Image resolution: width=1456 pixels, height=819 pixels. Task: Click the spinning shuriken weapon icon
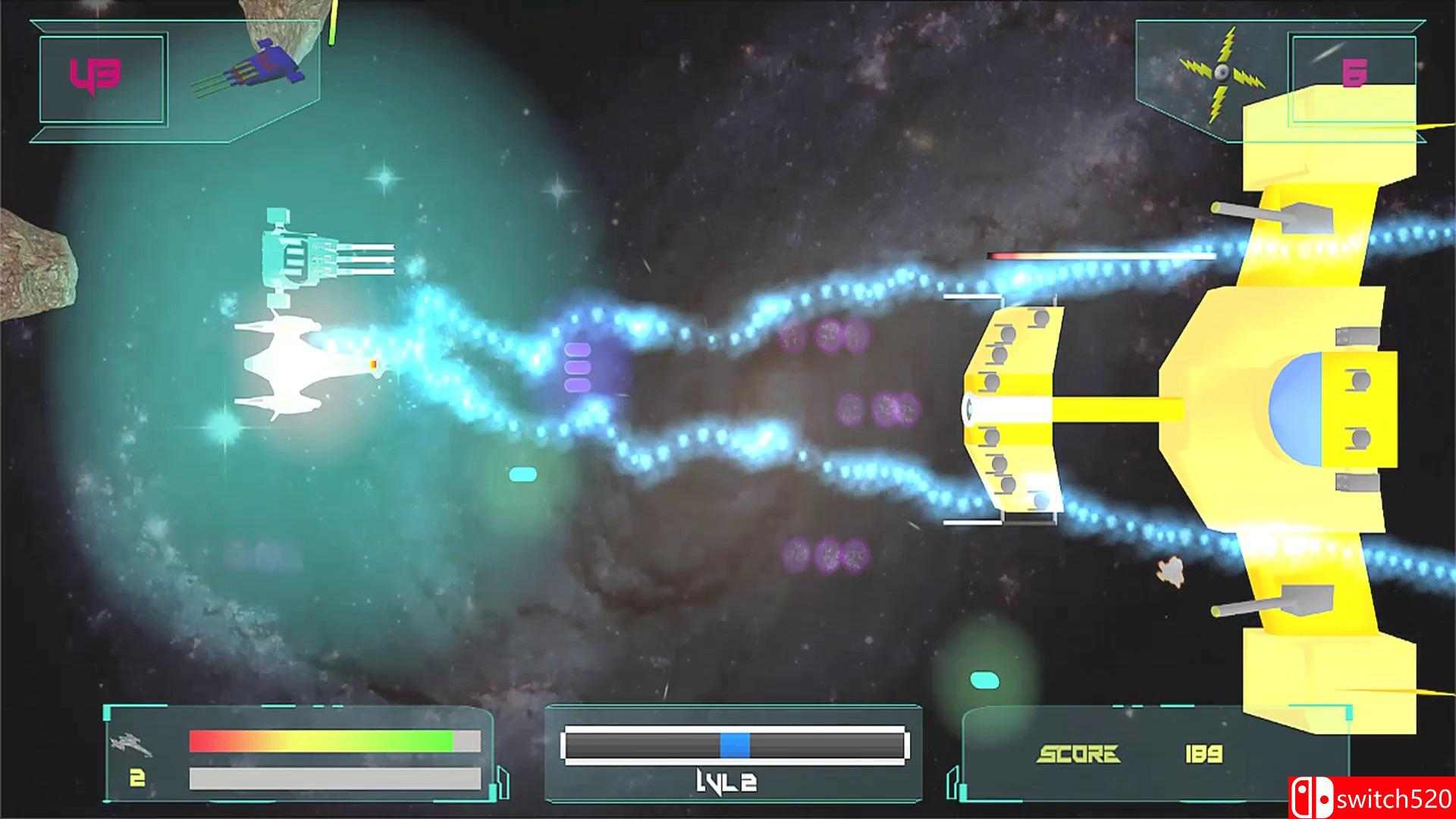point(1221,72)
